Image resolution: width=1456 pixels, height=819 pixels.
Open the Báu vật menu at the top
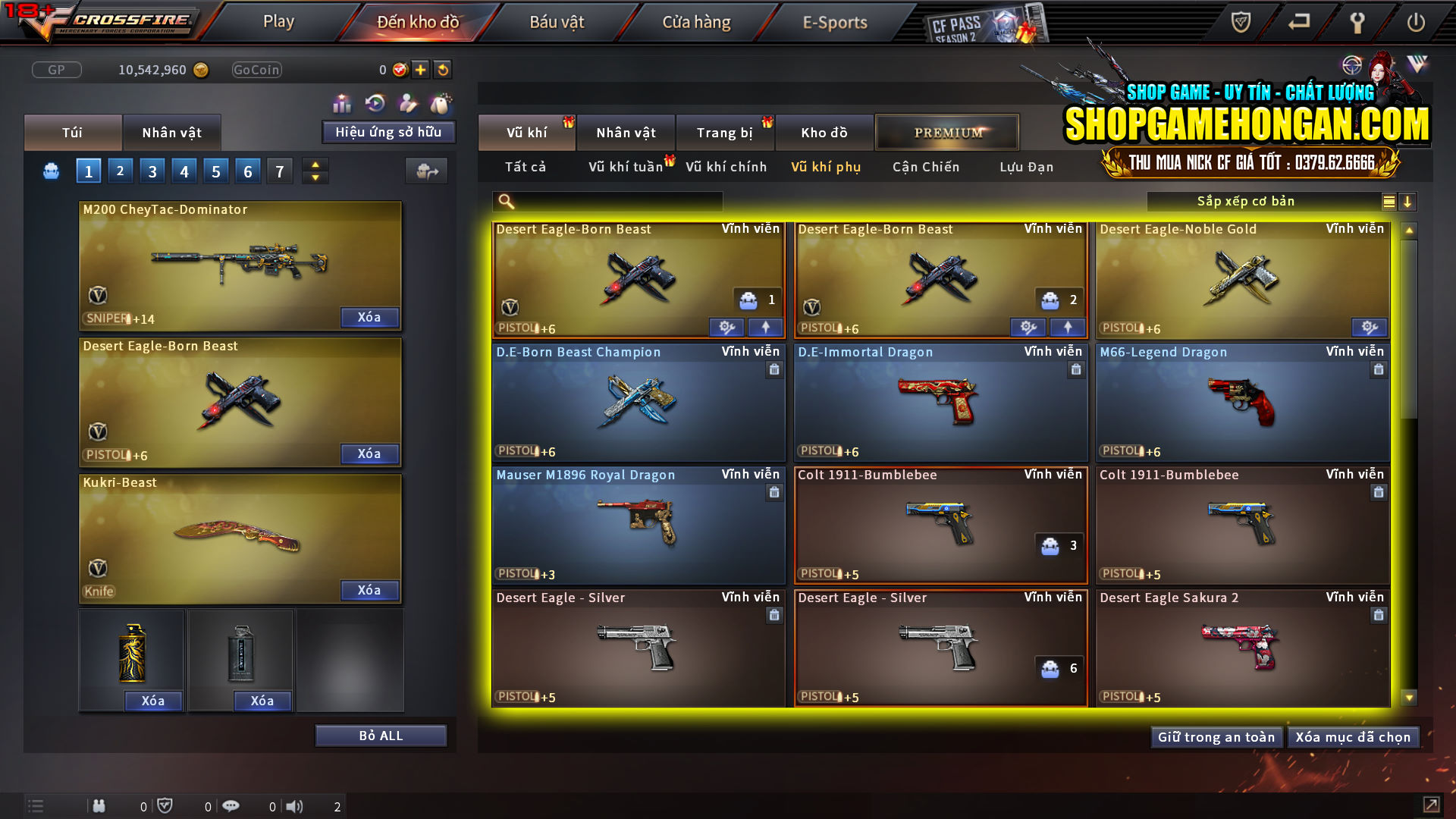557,22
